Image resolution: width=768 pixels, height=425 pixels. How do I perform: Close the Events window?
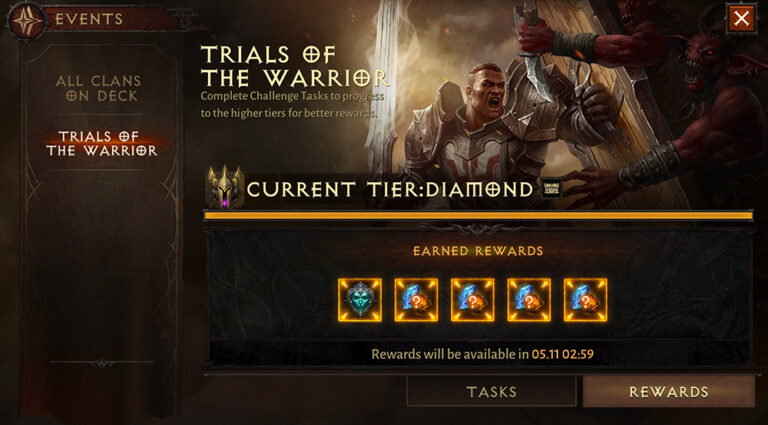(741, 19)
